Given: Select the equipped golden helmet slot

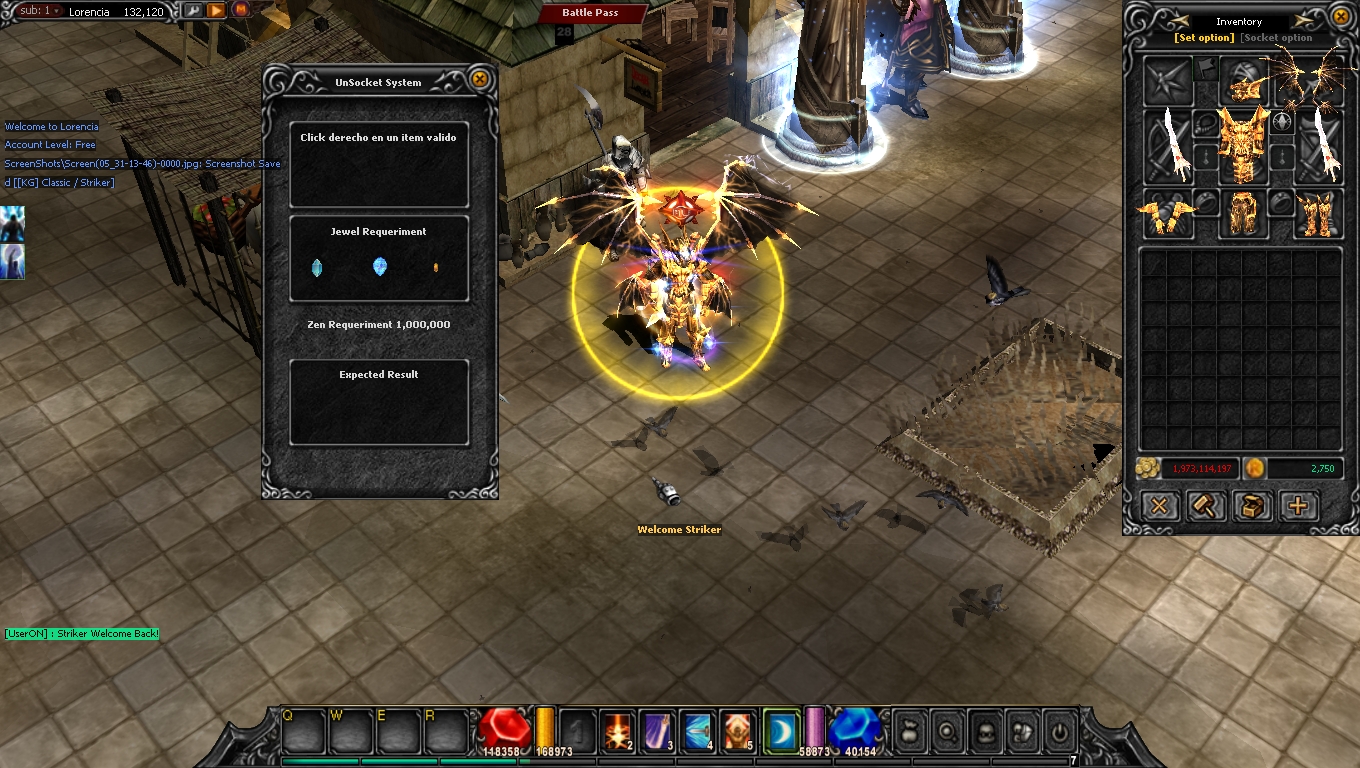Looking at the screenshot, I should pyautogui.click(x=1243, y=82).
